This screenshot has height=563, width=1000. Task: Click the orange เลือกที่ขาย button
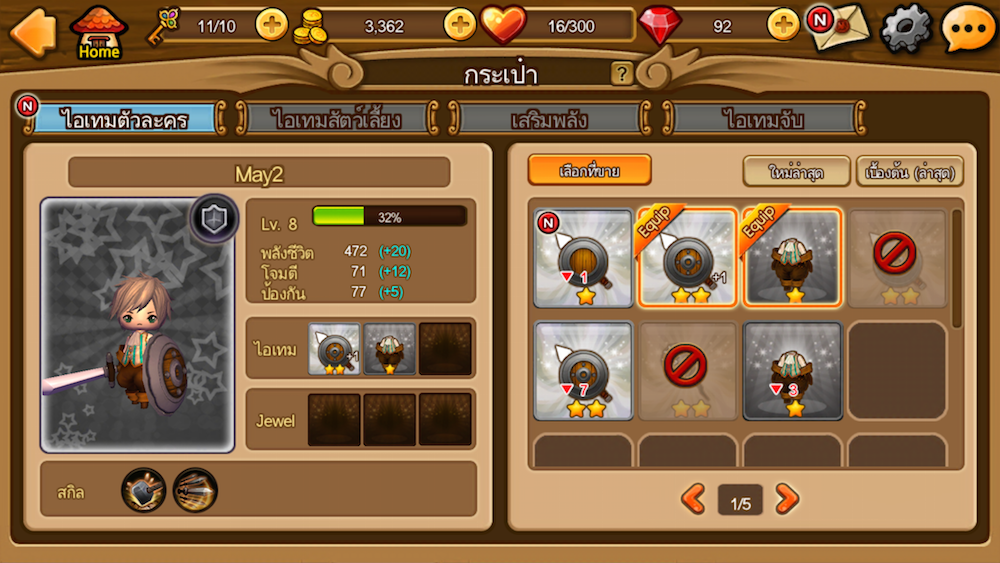(x=589, y=171)
